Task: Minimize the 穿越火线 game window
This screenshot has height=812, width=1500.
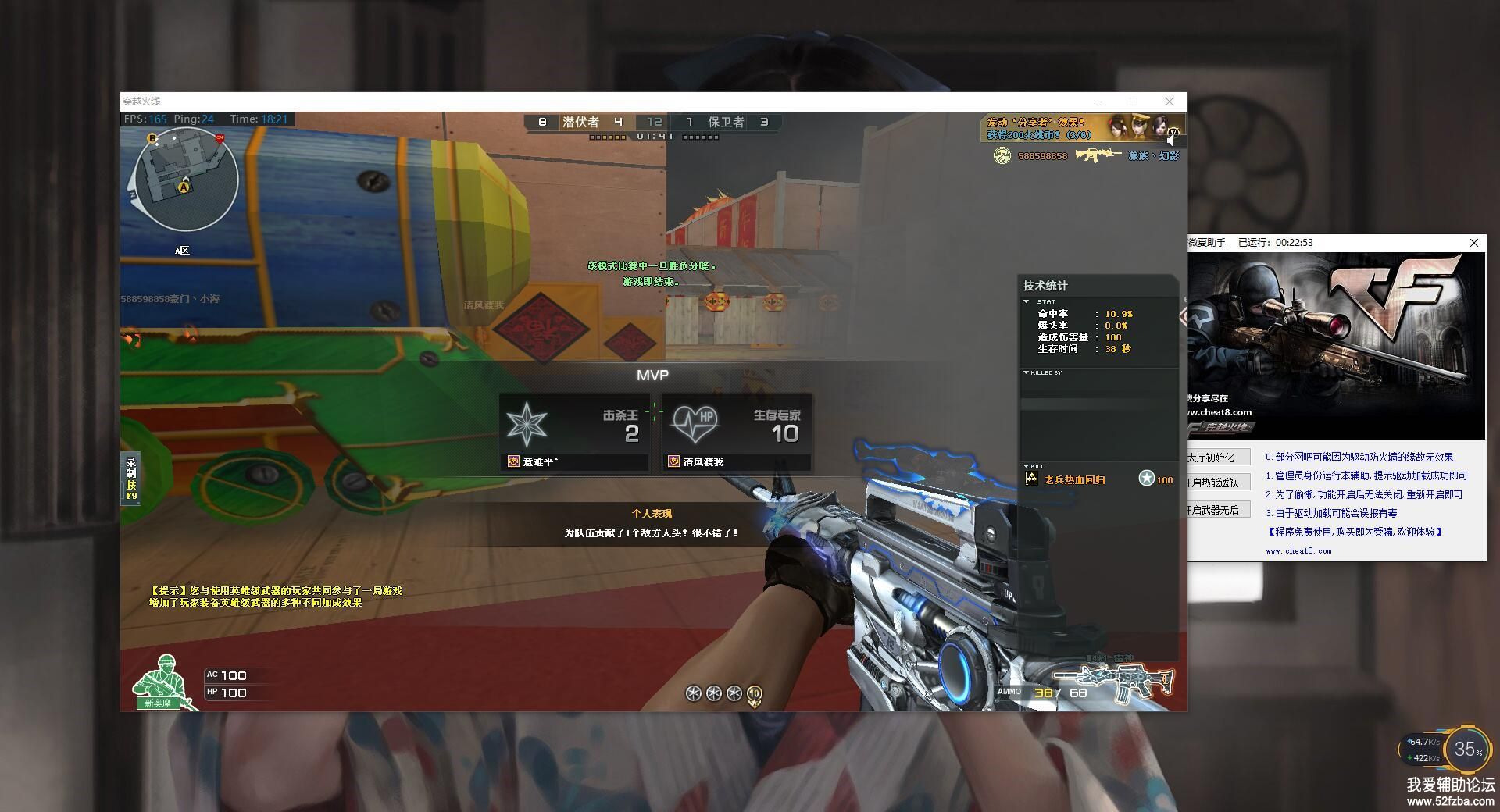Action: tap(1098, 101)
